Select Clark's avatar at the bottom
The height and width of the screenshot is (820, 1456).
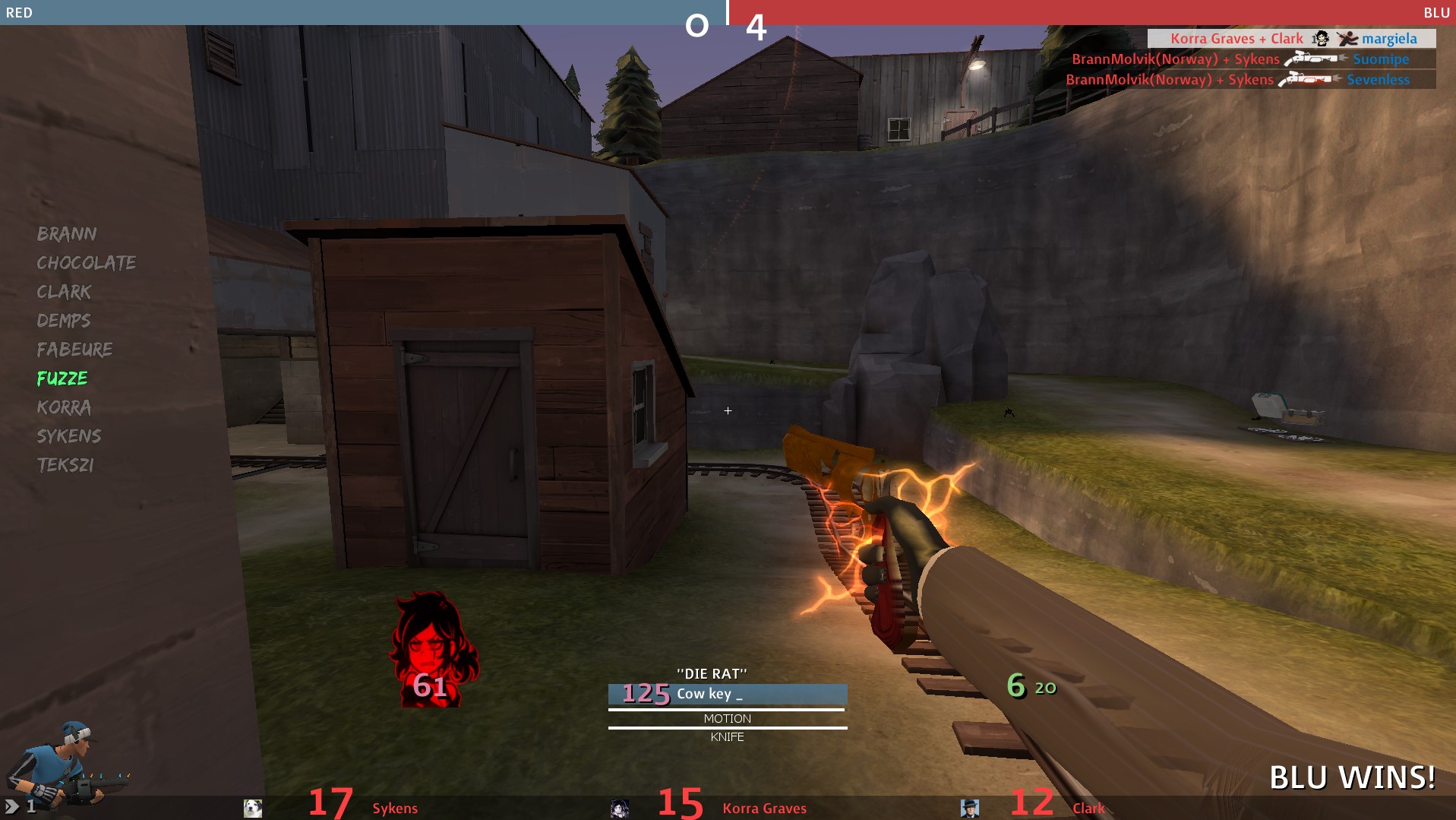tap(969, 808)
